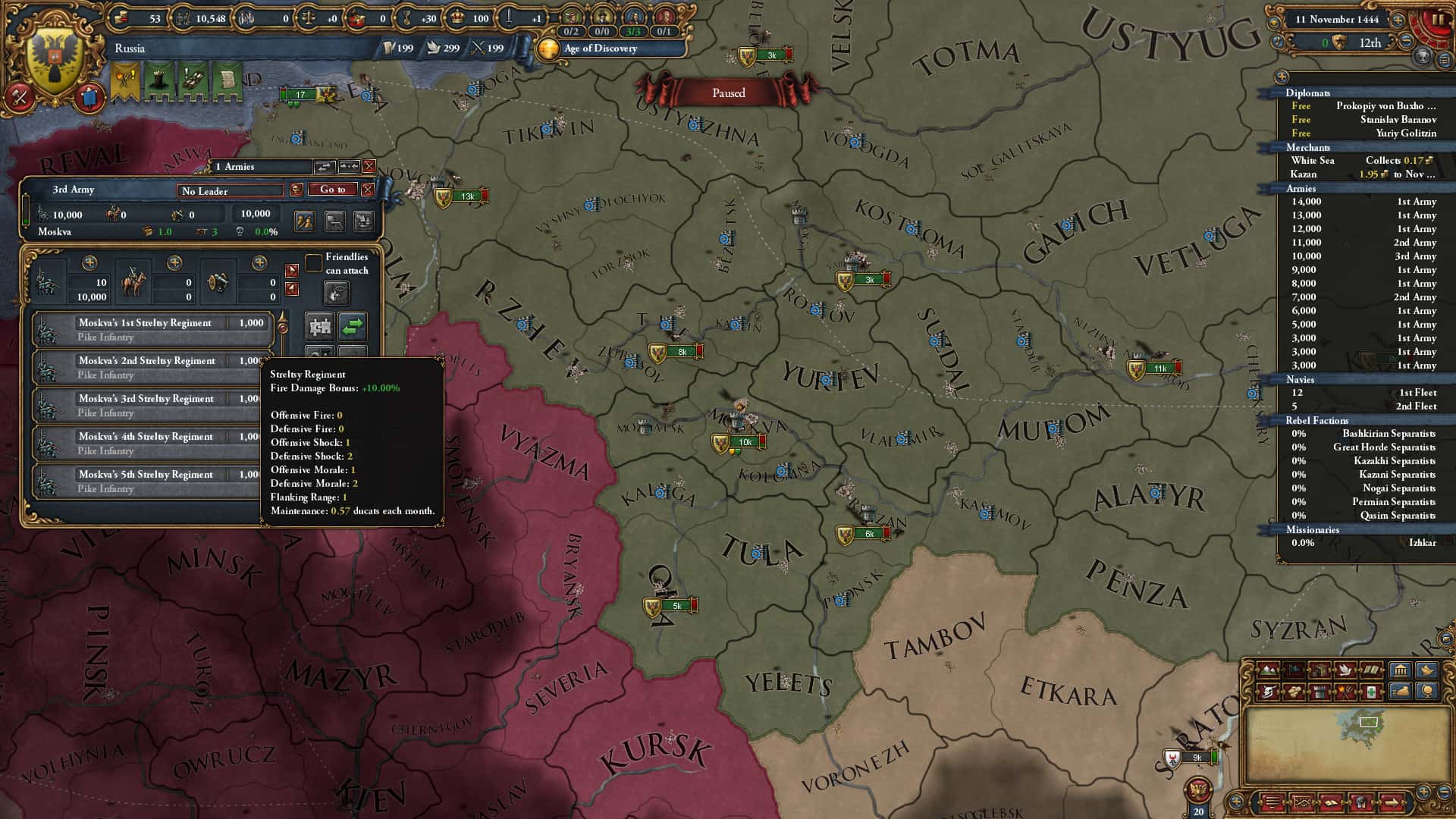Open the ledger graph icon near the minimap
Viewport: 1456px width, 819px height.
1303,804
